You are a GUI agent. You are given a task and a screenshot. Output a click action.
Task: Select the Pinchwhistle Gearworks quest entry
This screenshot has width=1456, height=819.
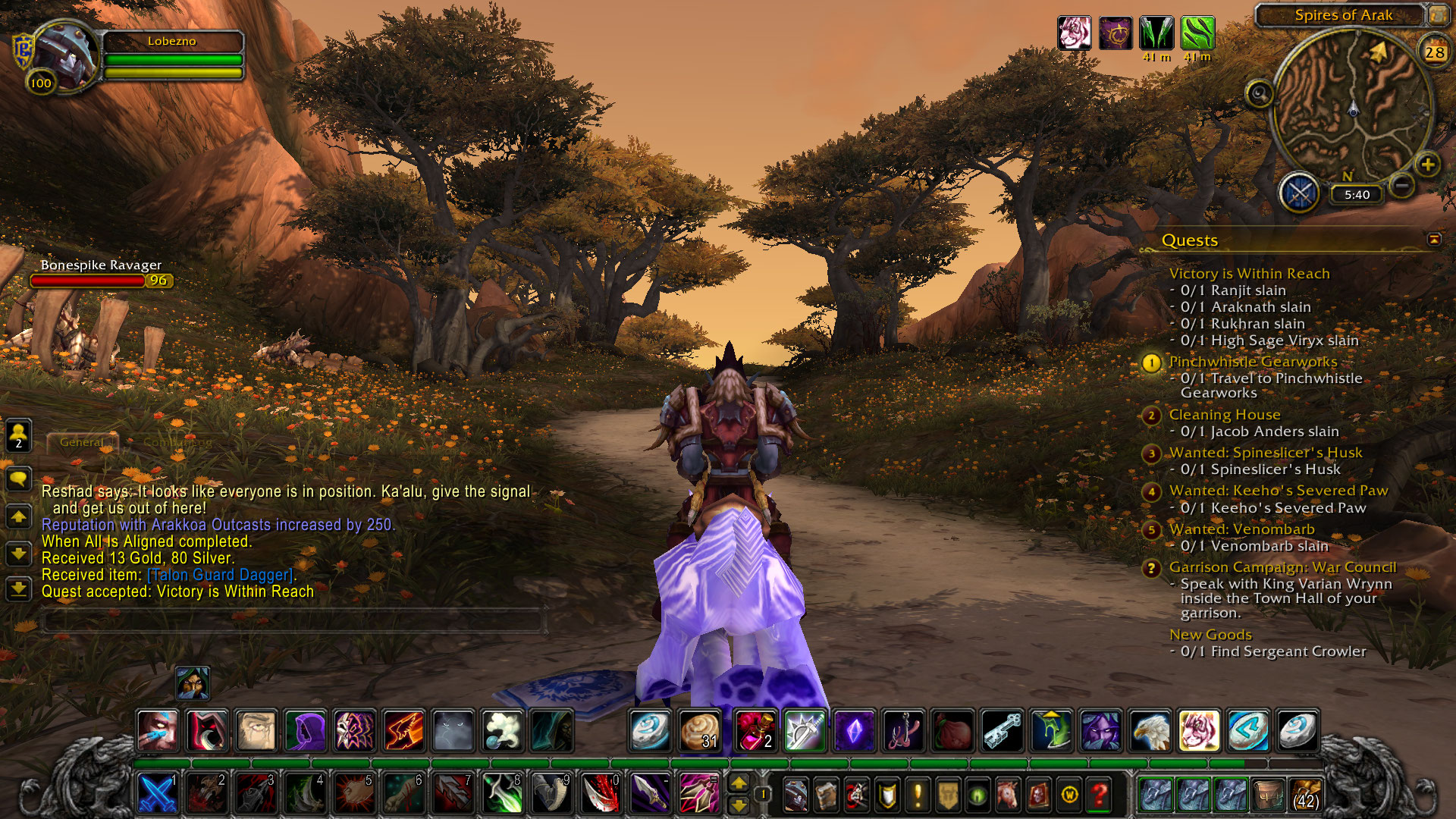click(x=1253, y=362)
